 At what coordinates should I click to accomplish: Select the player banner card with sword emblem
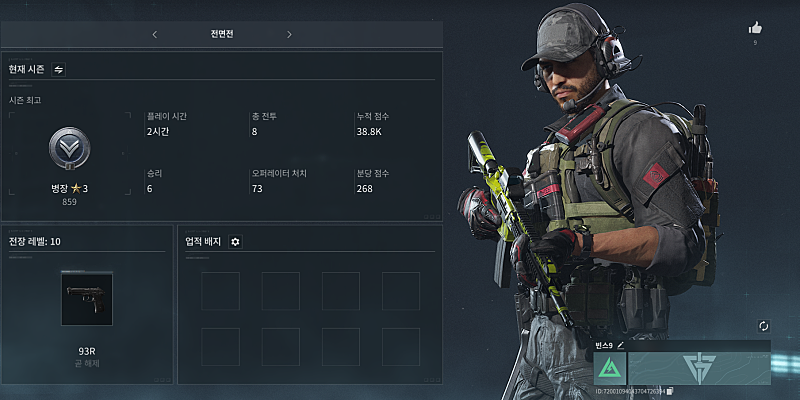click(x=699, y=368)
